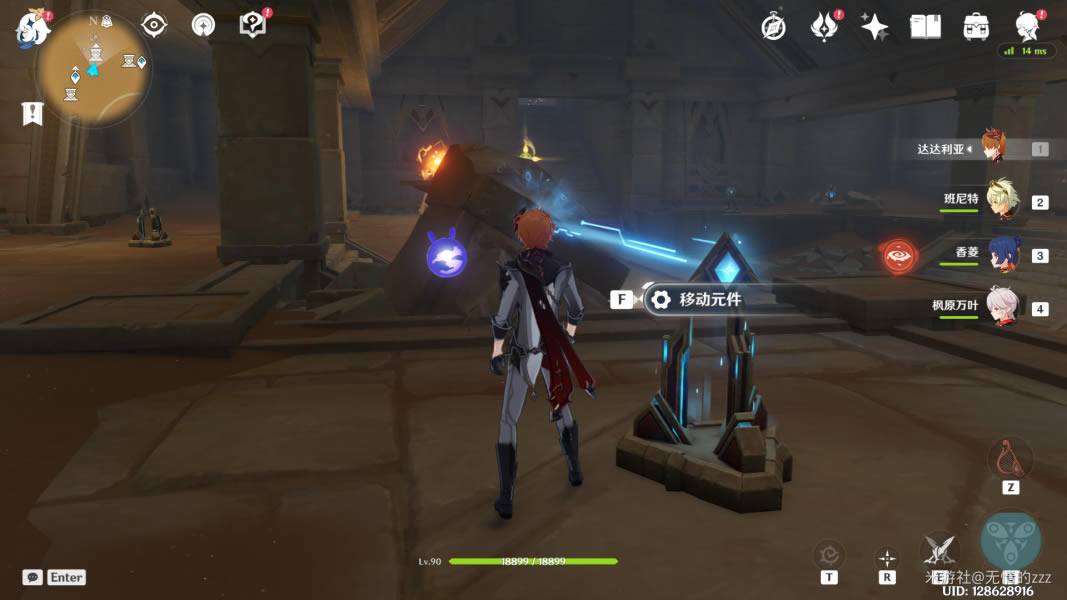This screenshot has width=1067, height=600.
Task: Click the circular minimap
Action: (93, 68)
